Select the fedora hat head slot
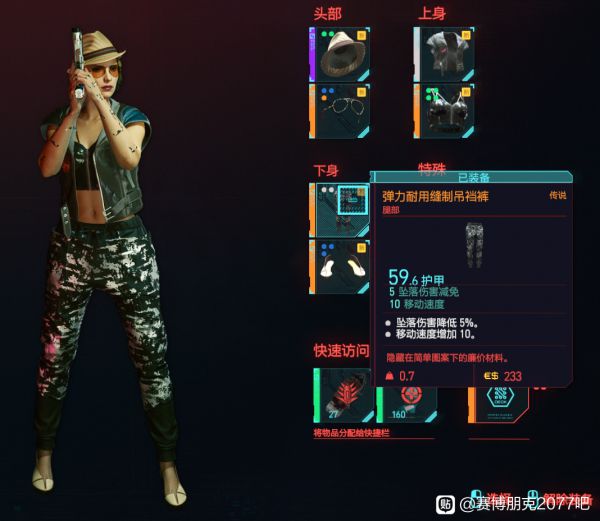 tap(340, 52)
